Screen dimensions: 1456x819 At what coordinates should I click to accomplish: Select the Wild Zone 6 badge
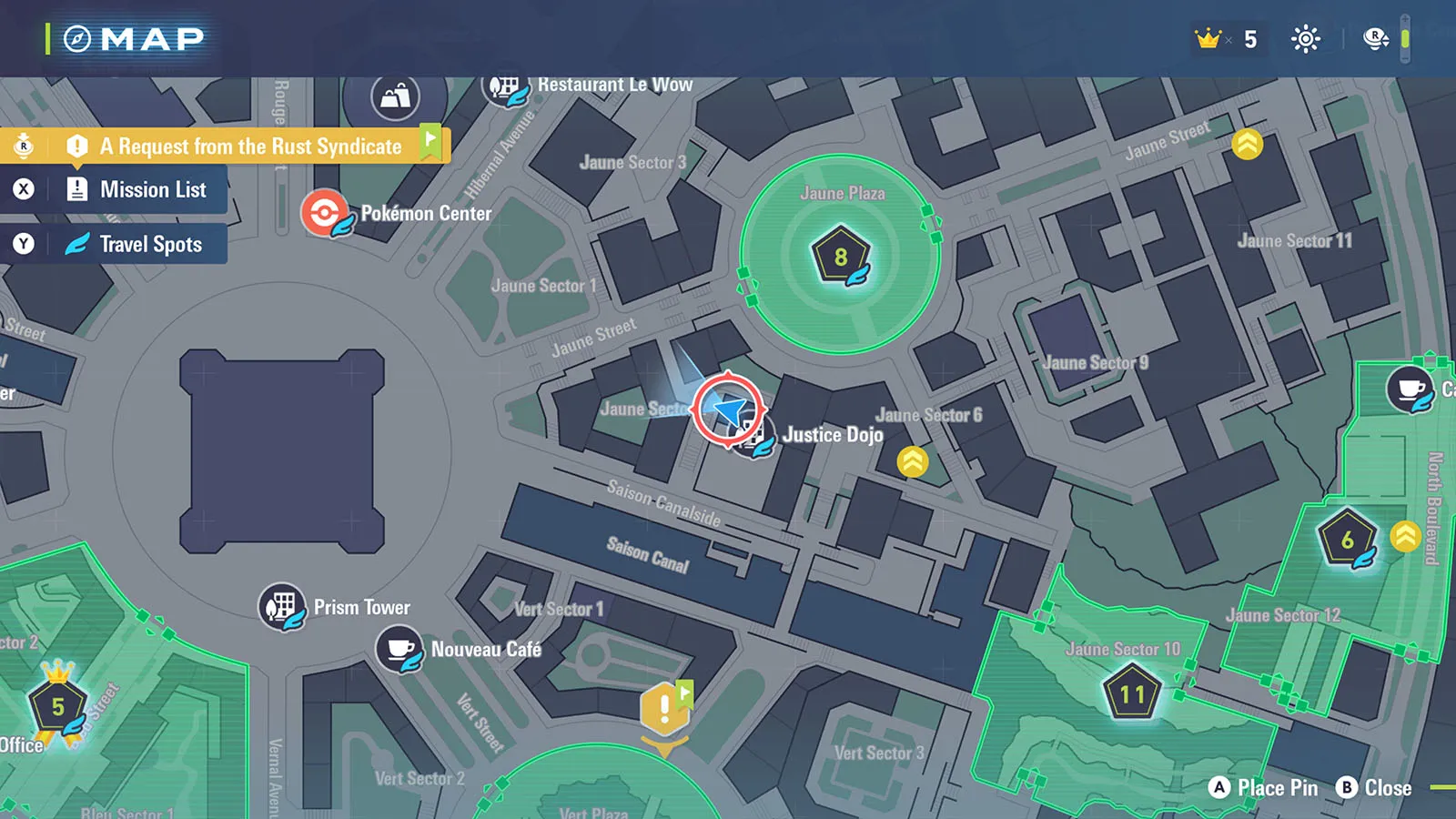1347,540
